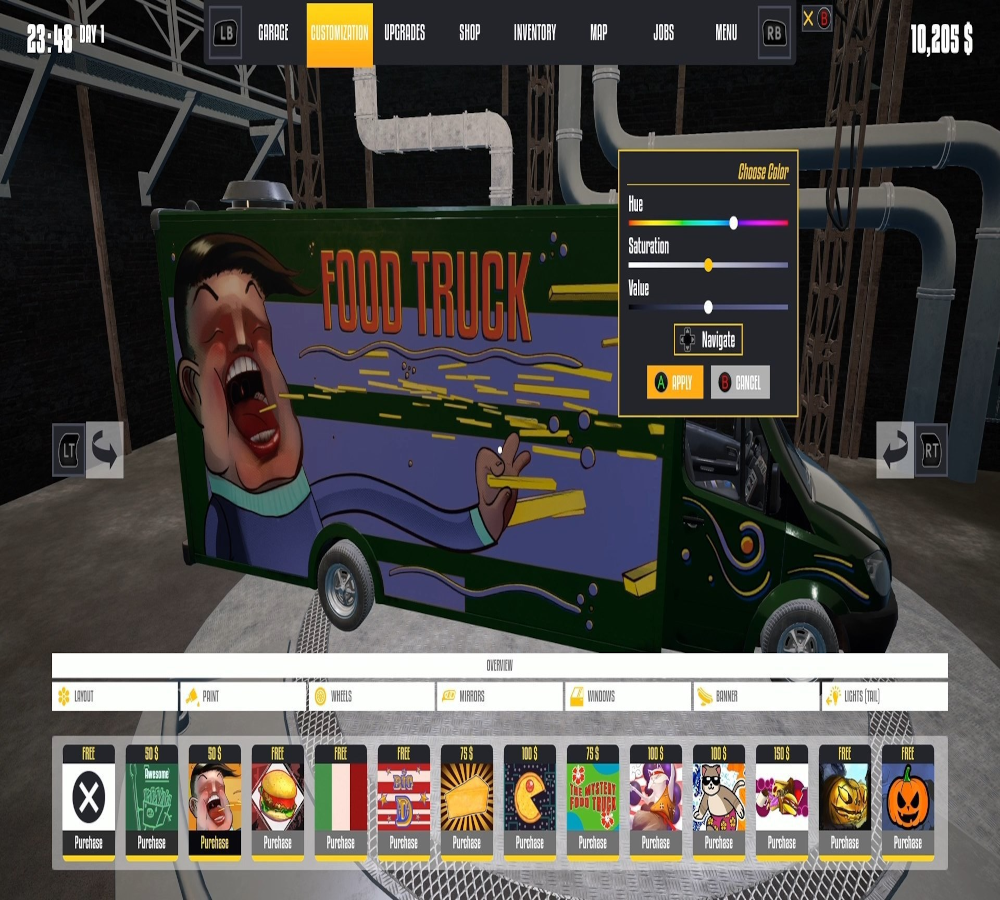Open the Windows customization category
Screen dimensions: 1000x900
tap(628, 696)
